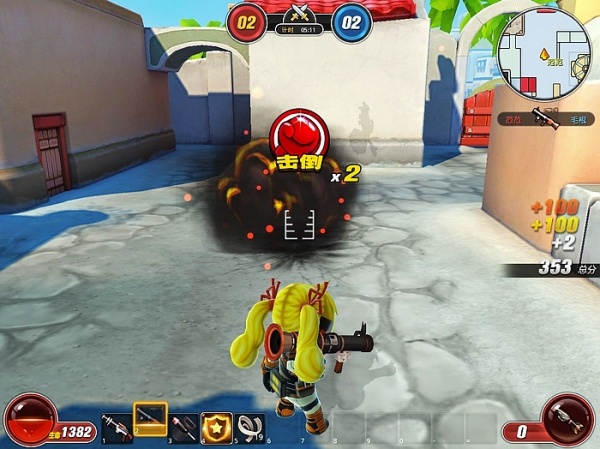Select the assault rifle hotbar slot
Image resolution: width=600 pixels, height=449 pixels.
[117, 428]
